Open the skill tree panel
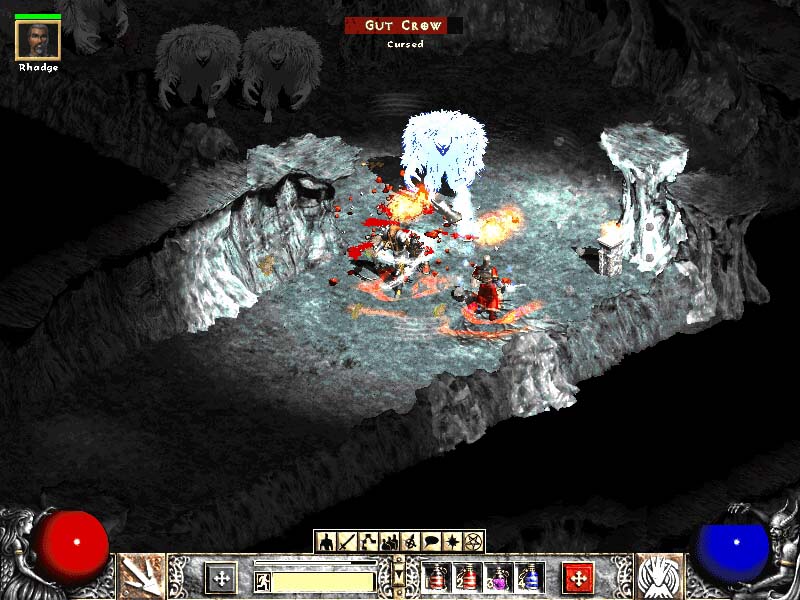The width and height of the screenshot is (800, 600). coord(368,542)
